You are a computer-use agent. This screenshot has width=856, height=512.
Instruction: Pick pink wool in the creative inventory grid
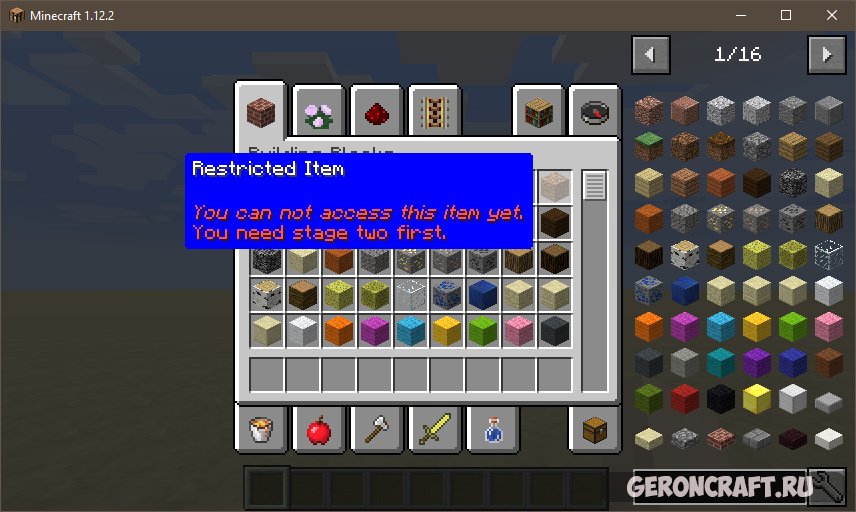point(519,330)
